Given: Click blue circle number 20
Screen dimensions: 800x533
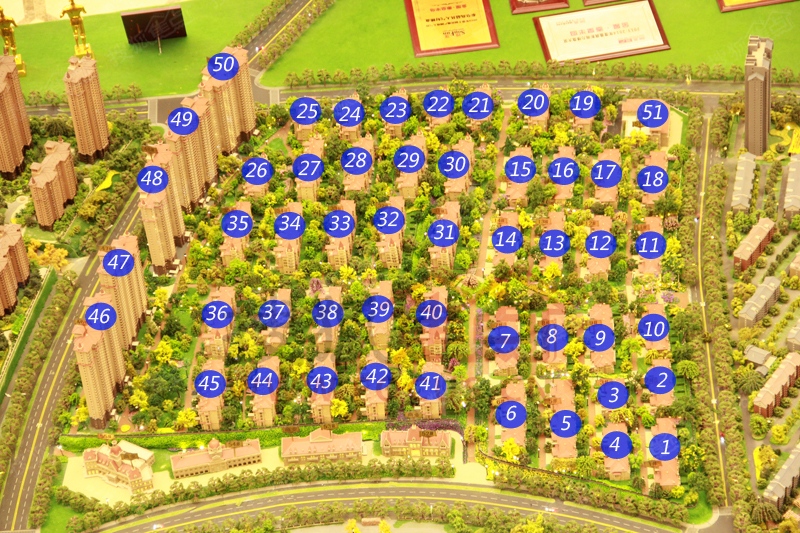Looking at the screenshot, I should click(533, 102).
